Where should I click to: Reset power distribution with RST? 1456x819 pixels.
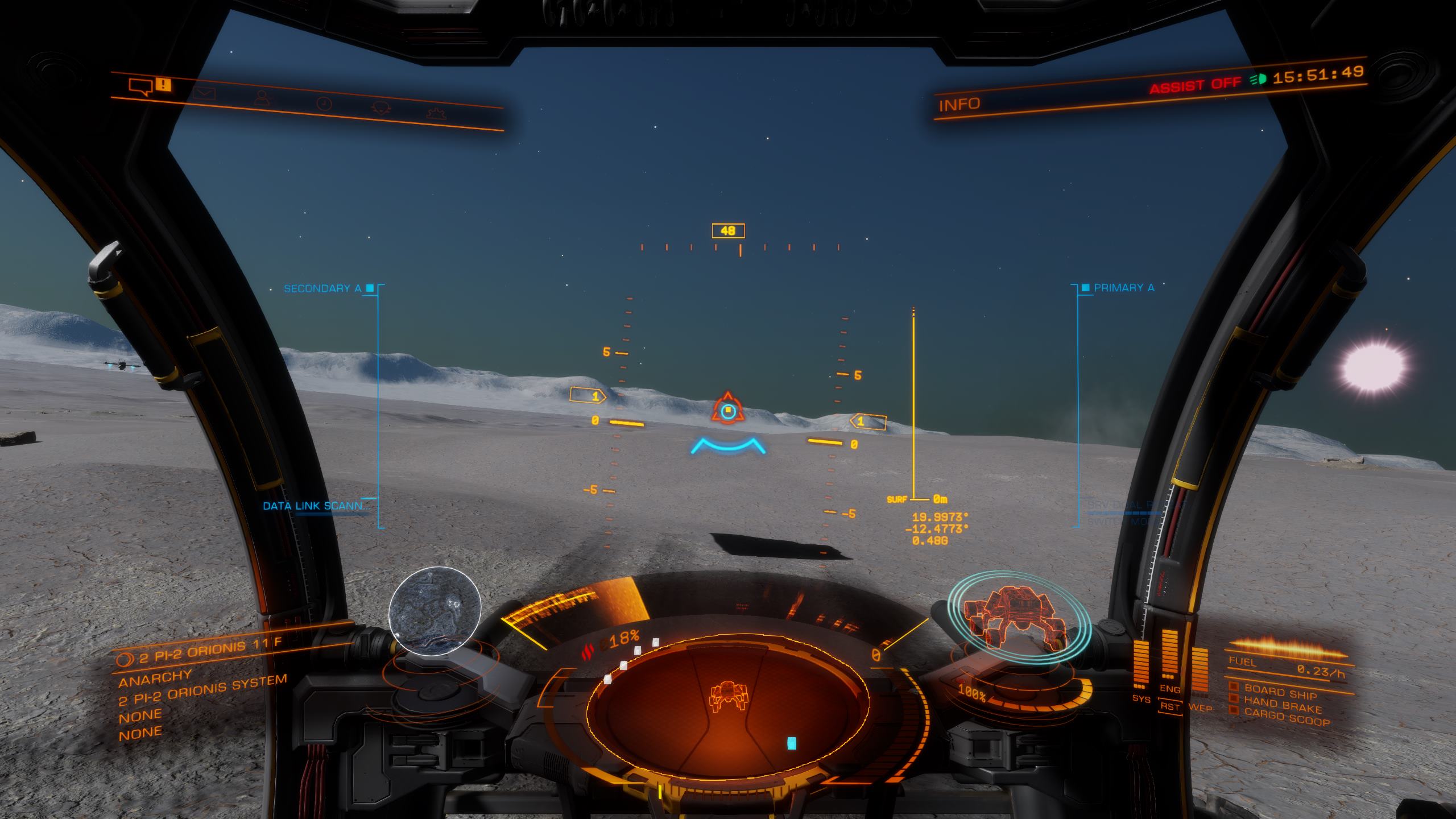click(1170, 707)
